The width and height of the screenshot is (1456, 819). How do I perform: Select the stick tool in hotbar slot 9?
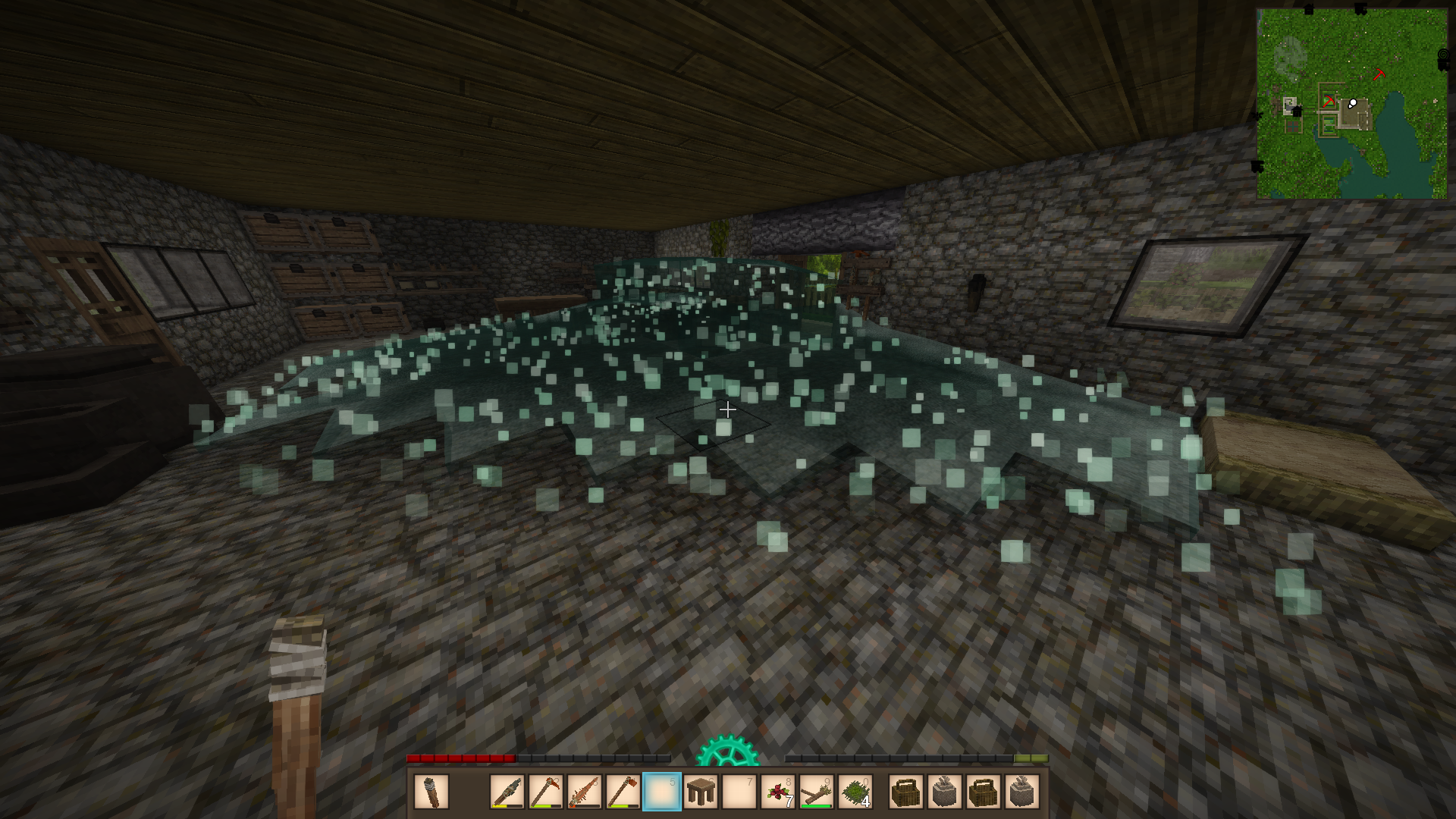point(816,792)
